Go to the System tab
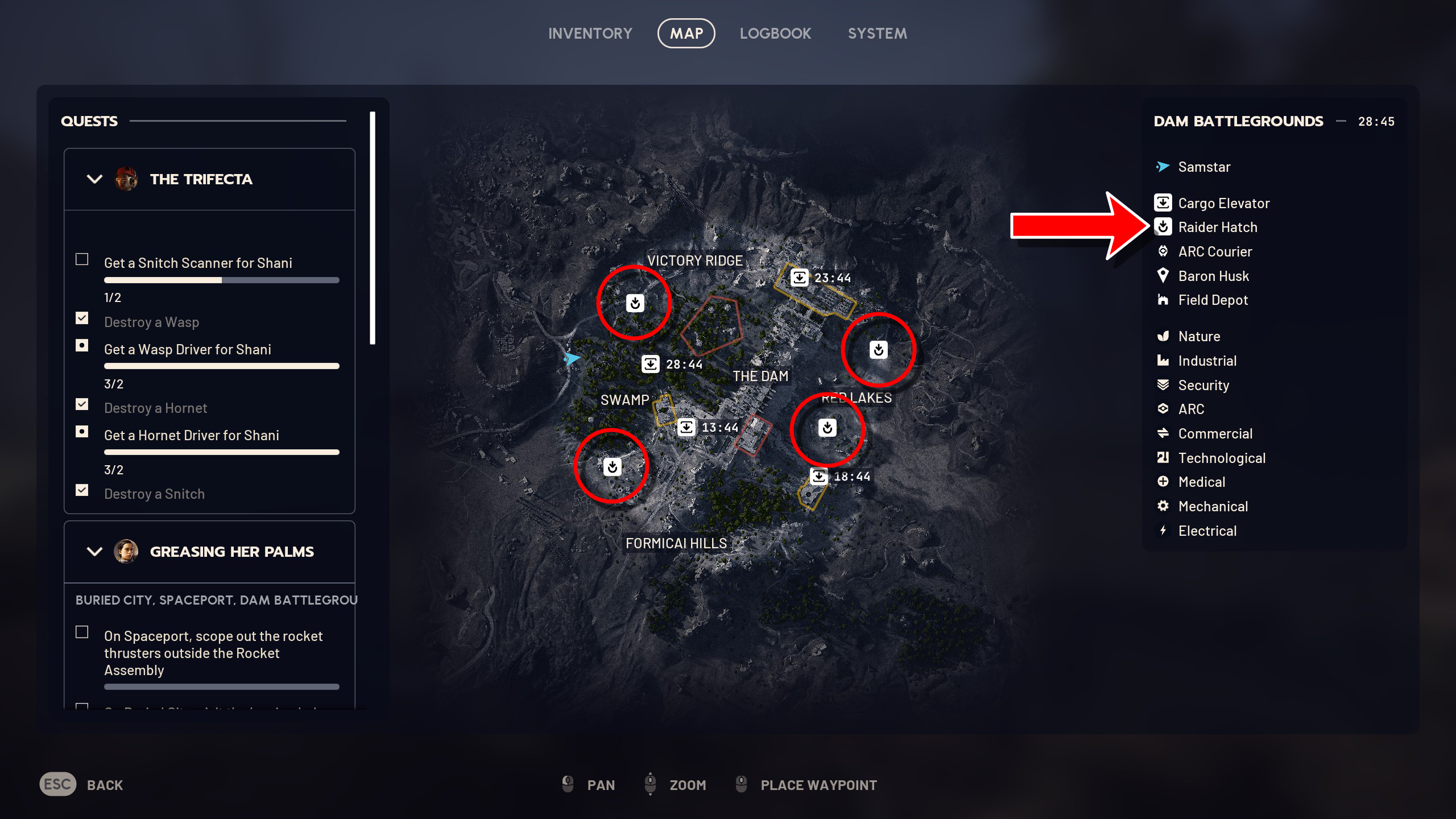 pos(877,34)
